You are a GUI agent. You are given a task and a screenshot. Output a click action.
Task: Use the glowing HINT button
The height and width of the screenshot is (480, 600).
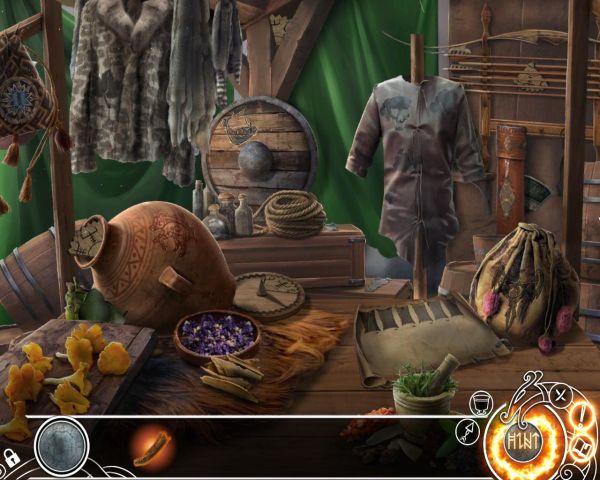tap(522, 439)
